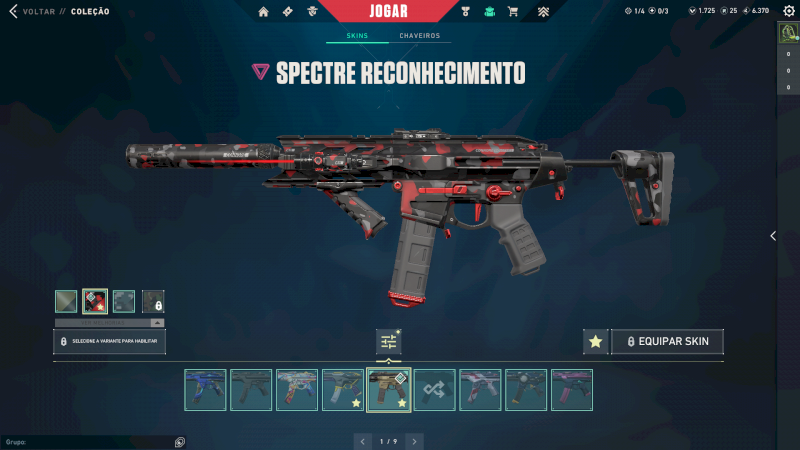The height and width of the screenshot is (450, 800).
Task: Select the red camo variant swatch
Action: [x=95, y=301]
